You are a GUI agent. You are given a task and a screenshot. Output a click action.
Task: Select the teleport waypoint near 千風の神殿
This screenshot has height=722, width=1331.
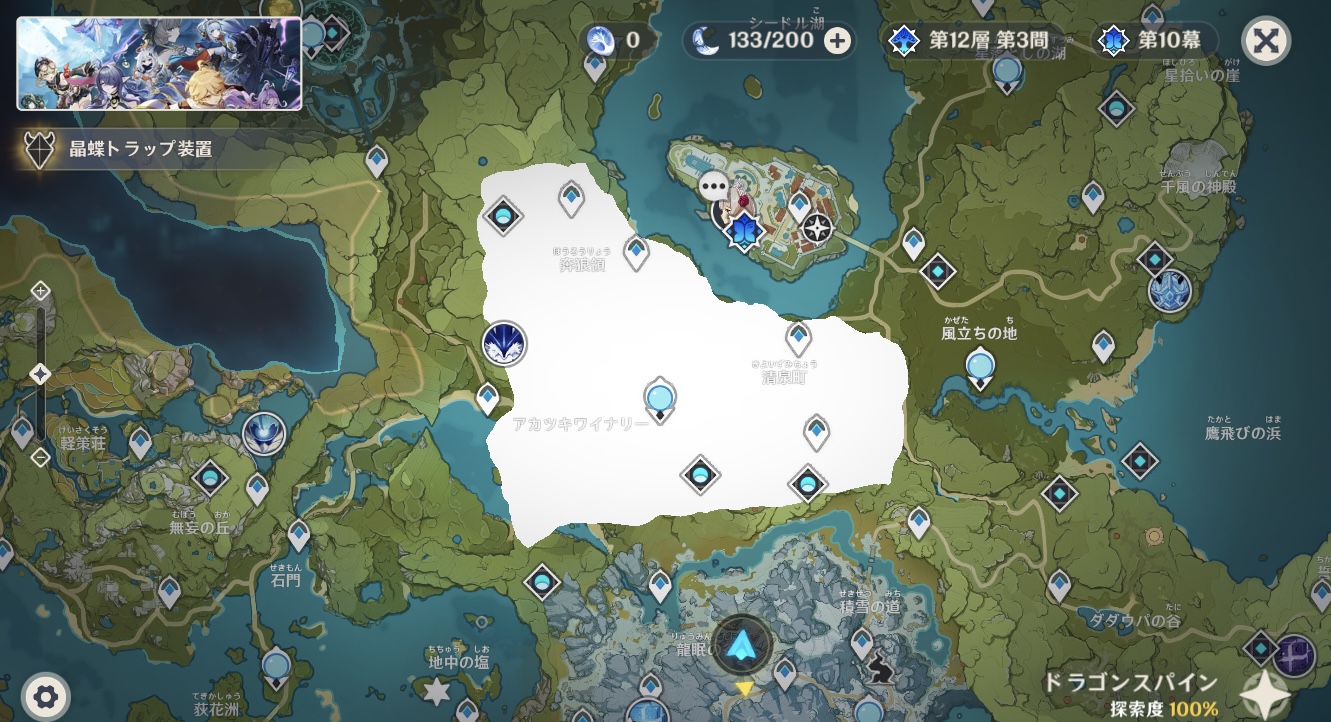(1093, 196)
